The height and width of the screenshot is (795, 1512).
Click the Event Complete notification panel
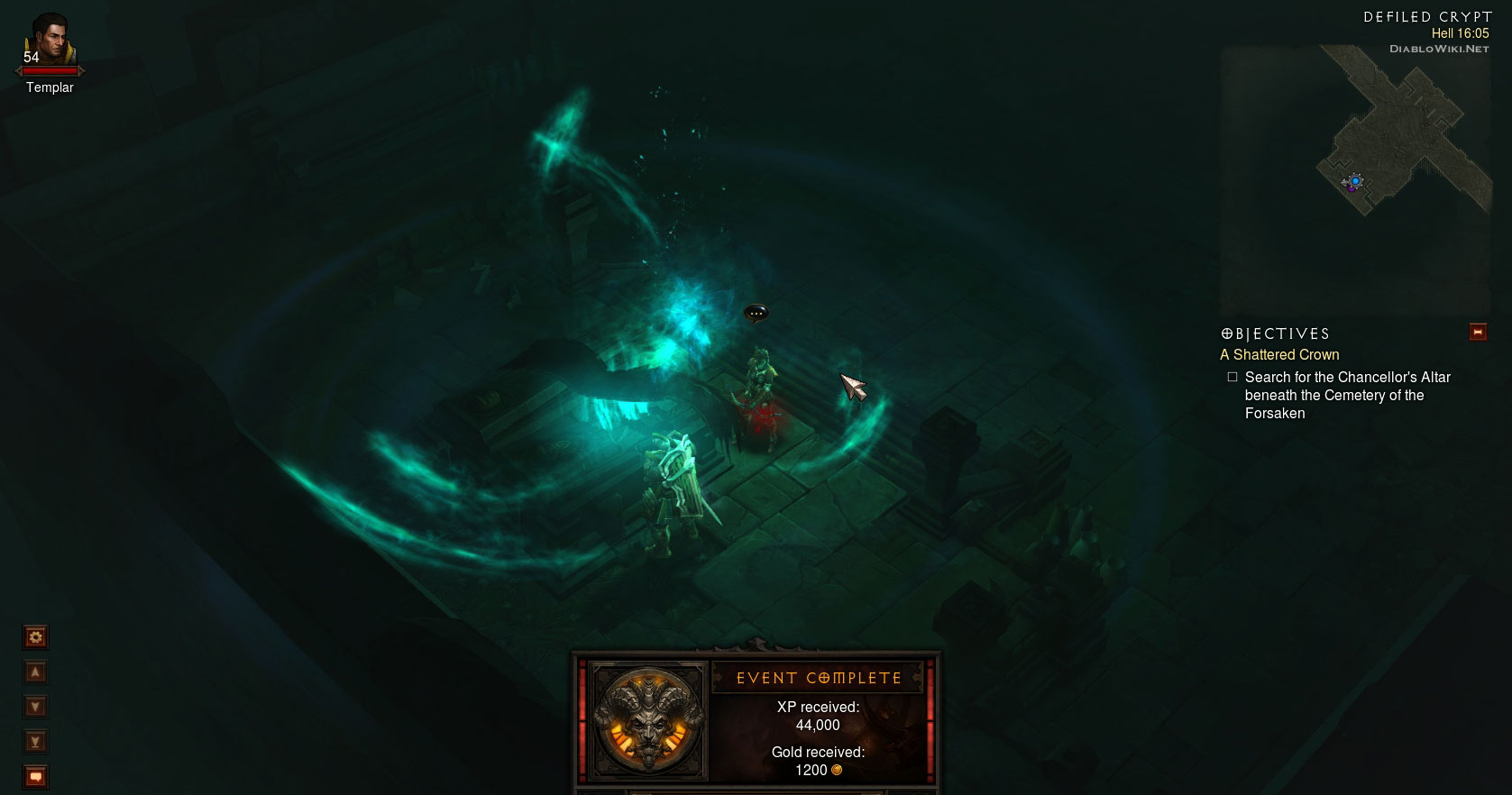click(x=757, y=721)
